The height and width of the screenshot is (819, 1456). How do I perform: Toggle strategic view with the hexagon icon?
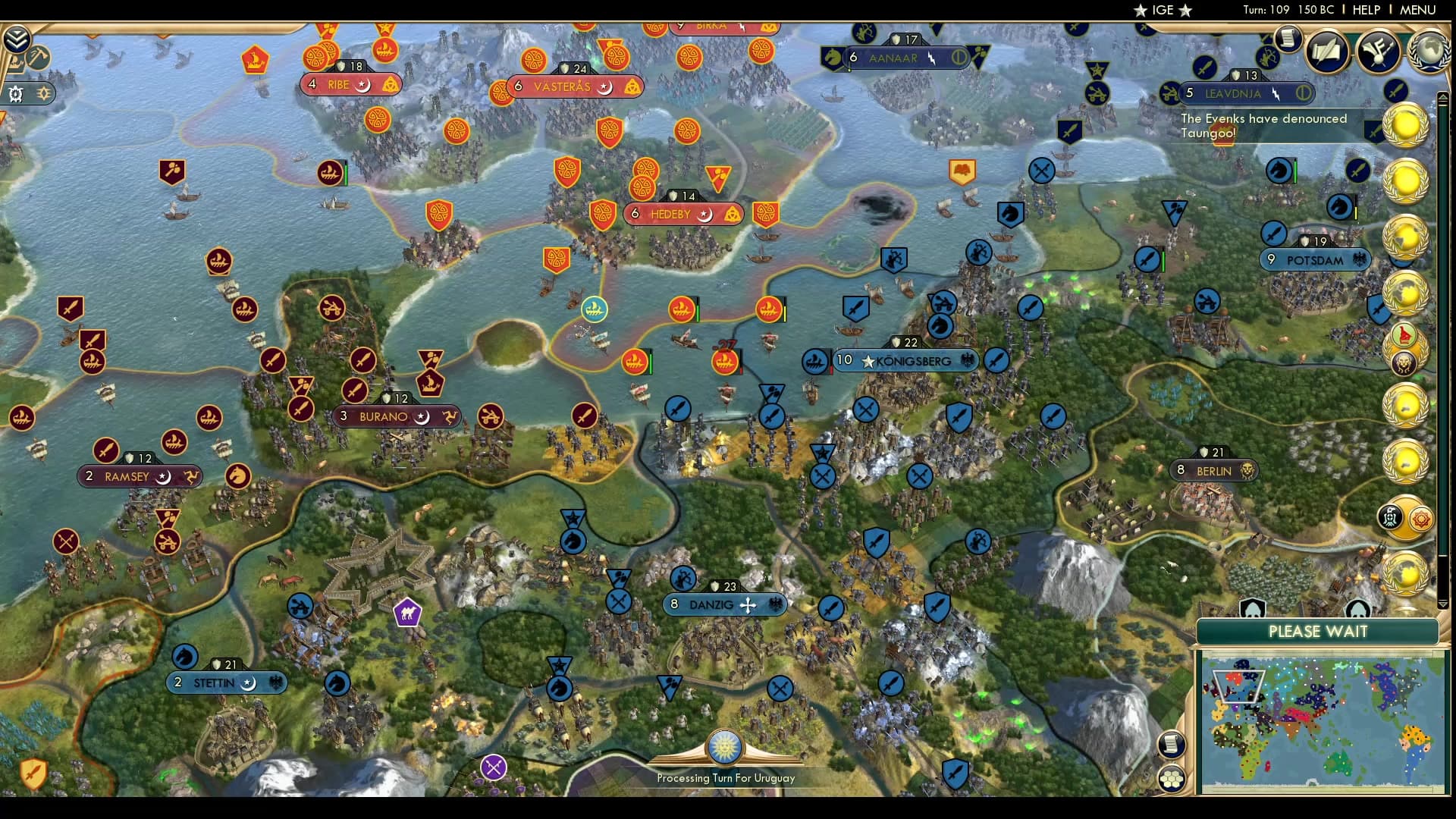tap(1172, 776)
